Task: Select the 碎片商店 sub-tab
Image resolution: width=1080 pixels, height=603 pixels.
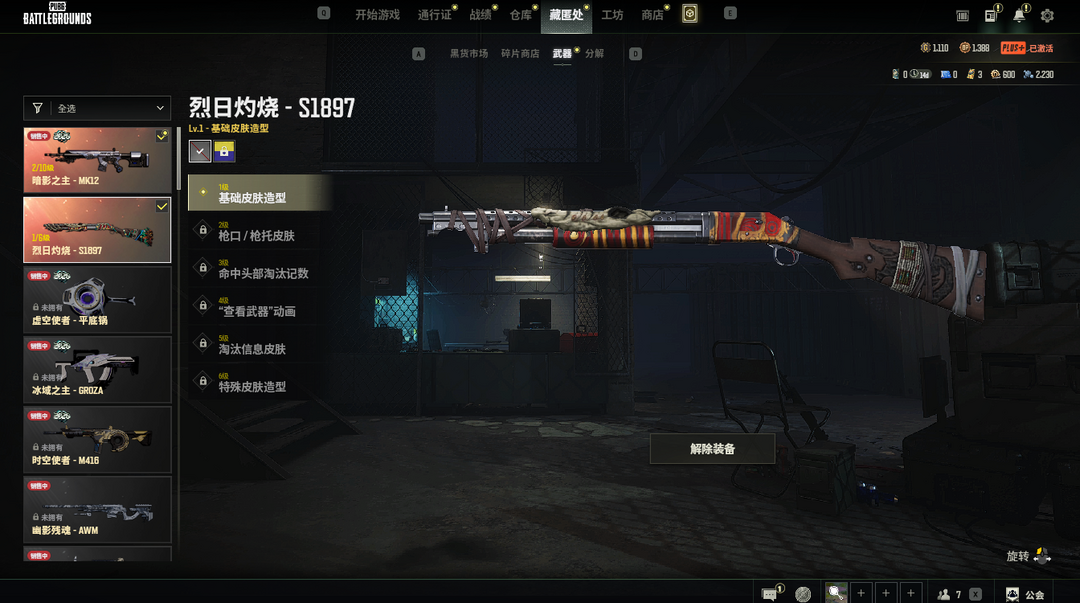Action: pos(520,54)
